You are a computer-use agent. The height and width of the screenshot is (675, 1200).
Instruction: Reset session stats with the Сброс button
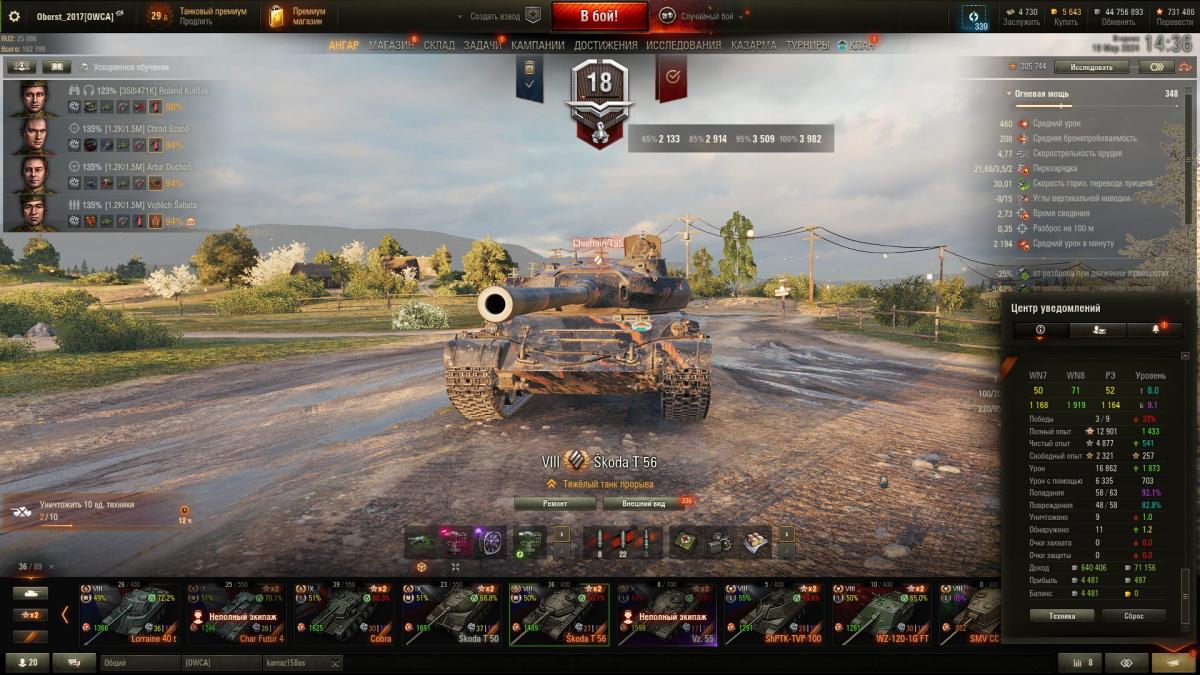1134,616
